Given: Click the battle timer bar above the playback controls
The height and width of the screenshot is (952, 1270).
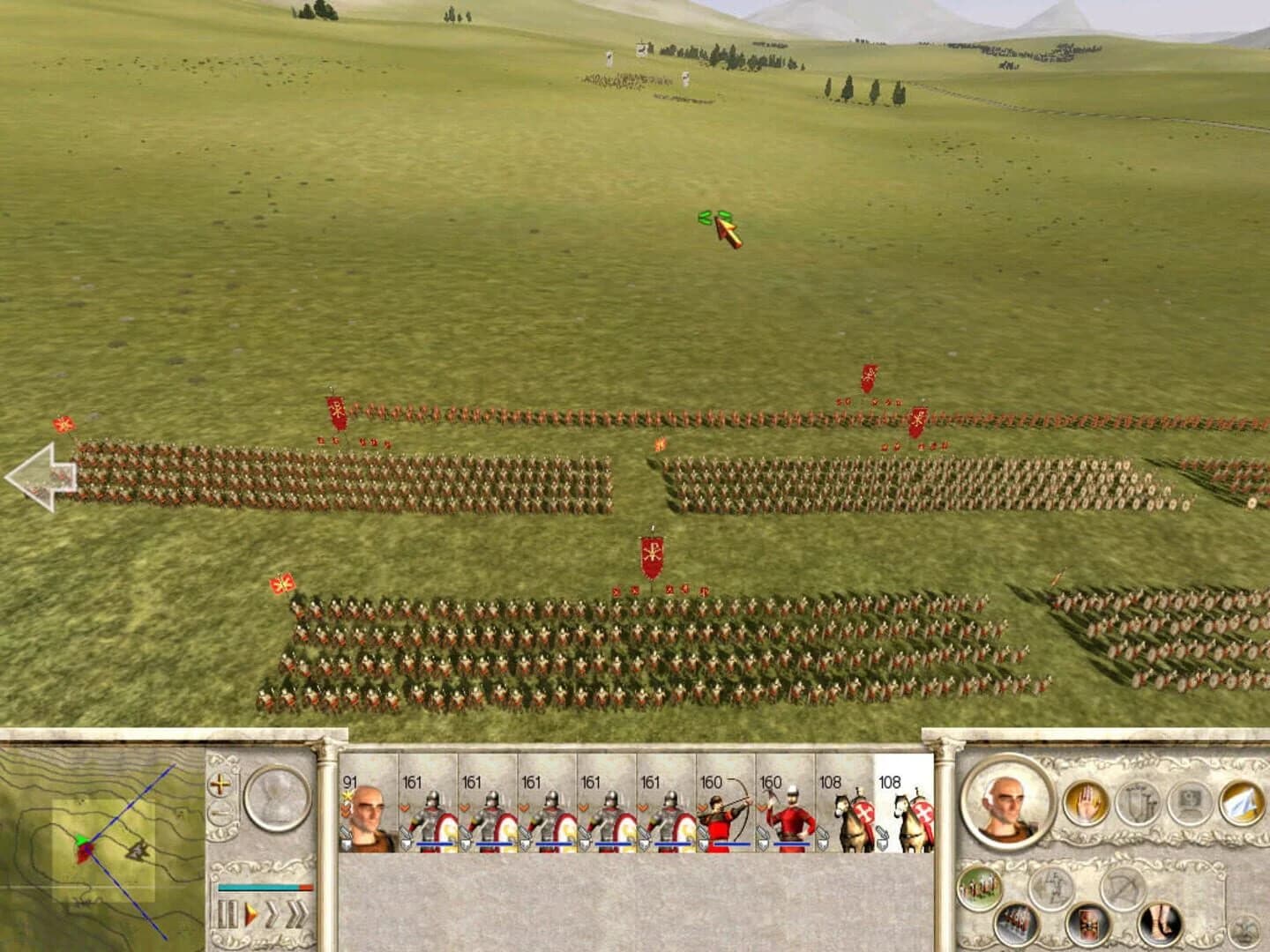Looking at the screenshot, I should pyautogui.click(x=265, y=887).
